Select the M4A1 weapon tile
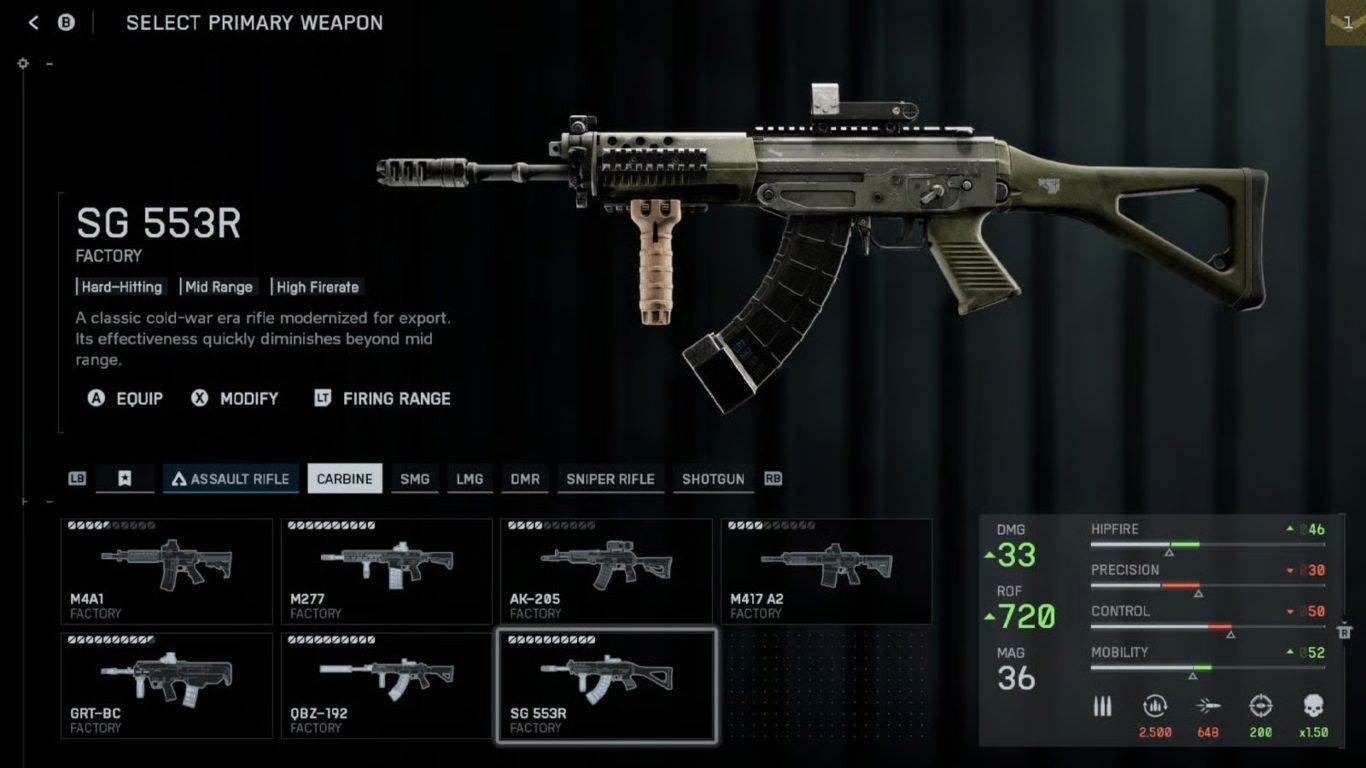Screen dimensions: 1366x768 pyautogui.click(x=166, y=570)
